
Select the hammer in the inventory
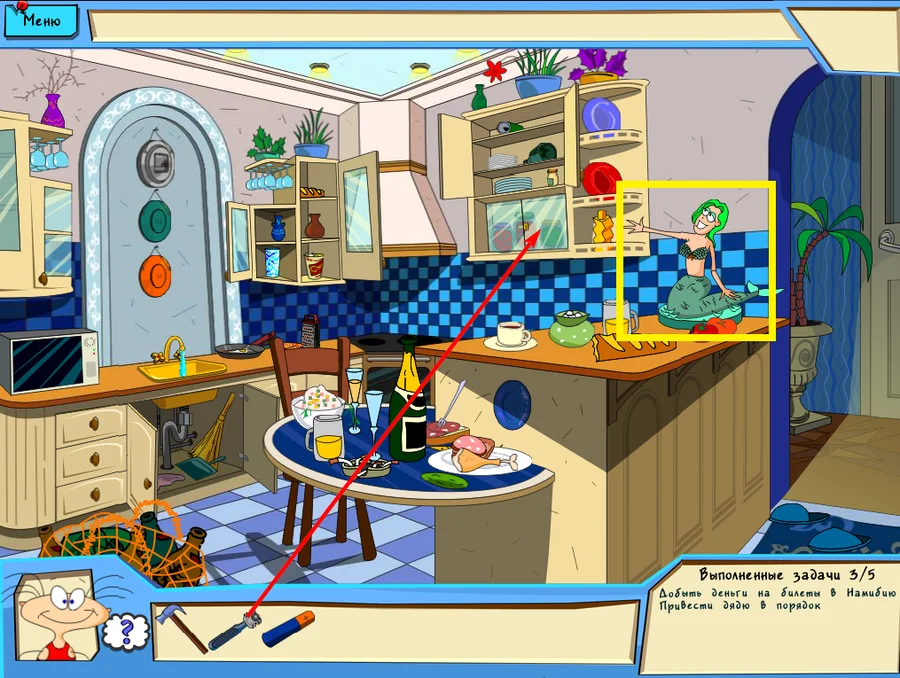click(179, 627)
